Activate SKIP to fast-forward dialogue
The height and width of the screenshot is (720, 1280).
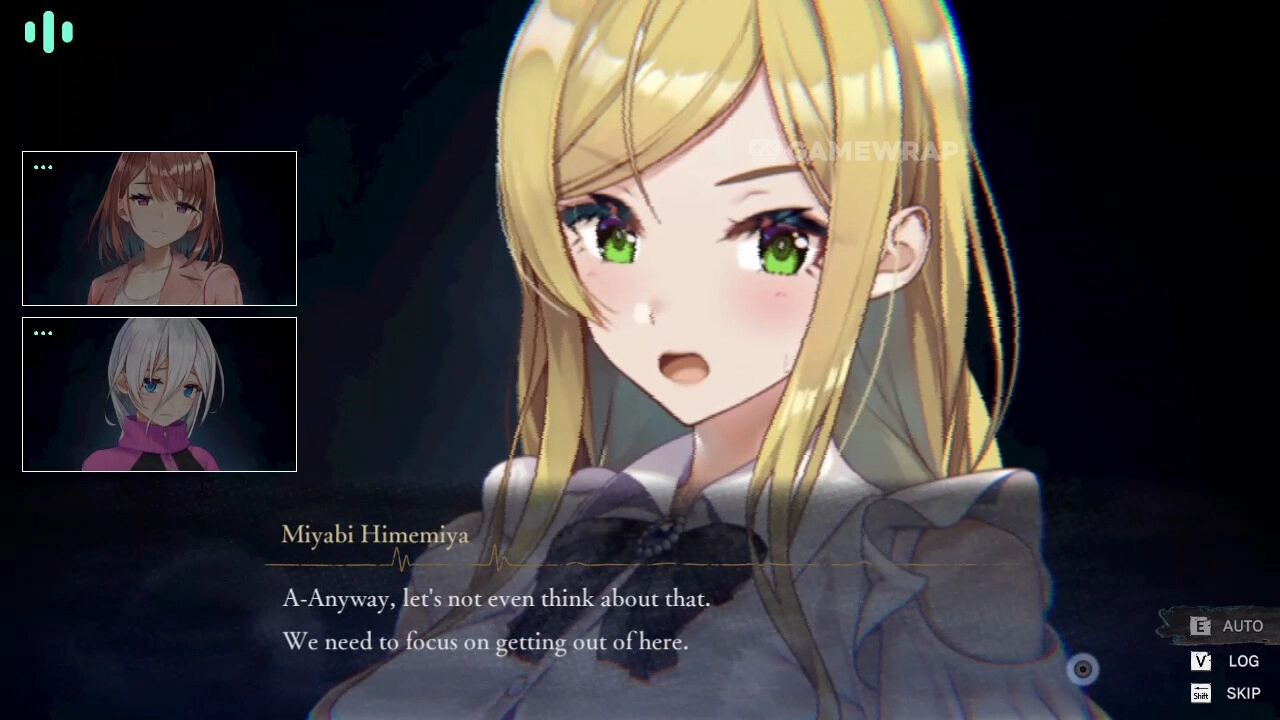(x=1229, y=693)
